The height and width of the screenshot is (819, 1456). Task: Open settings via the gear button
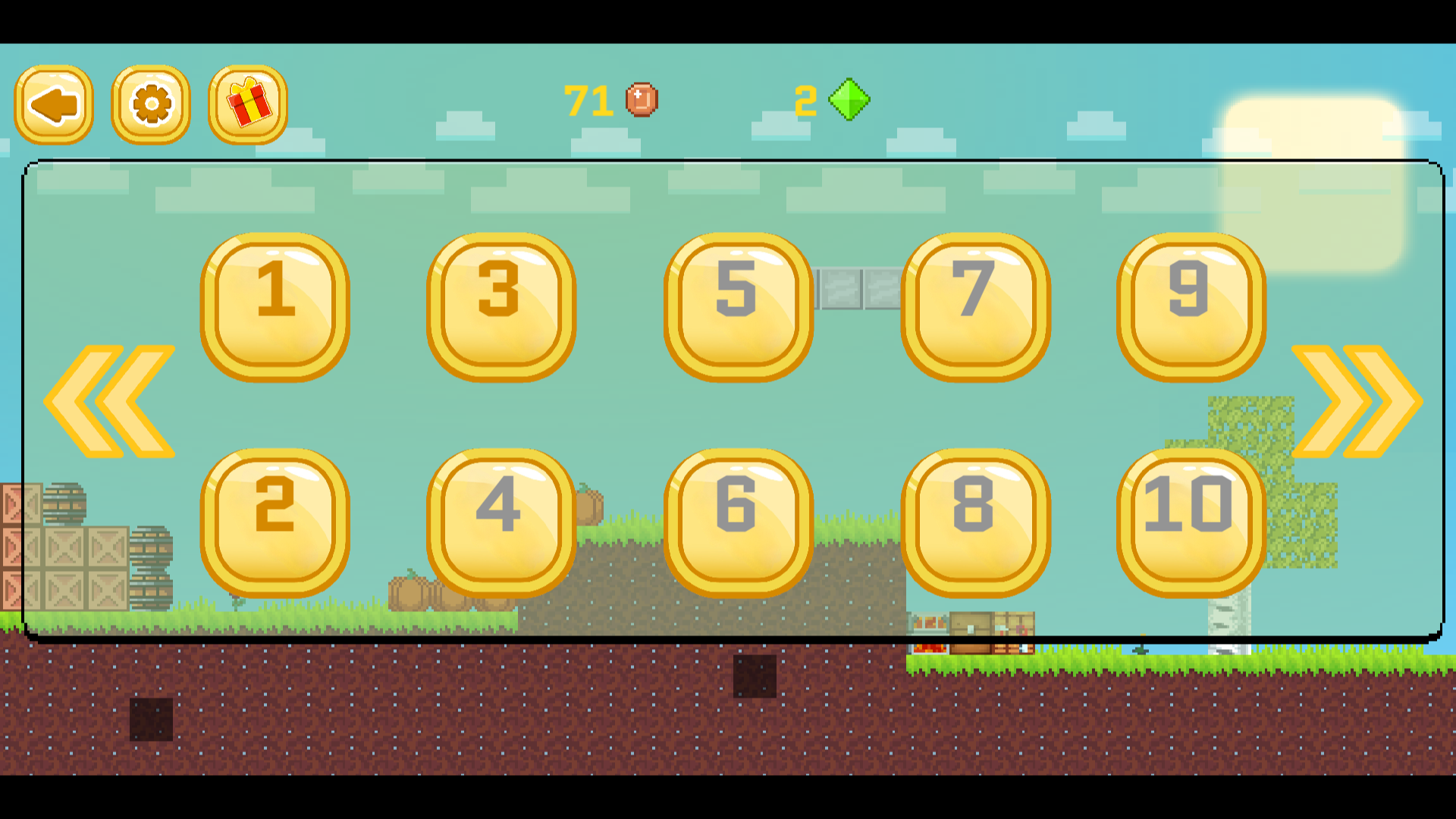(x=151, y=105)
